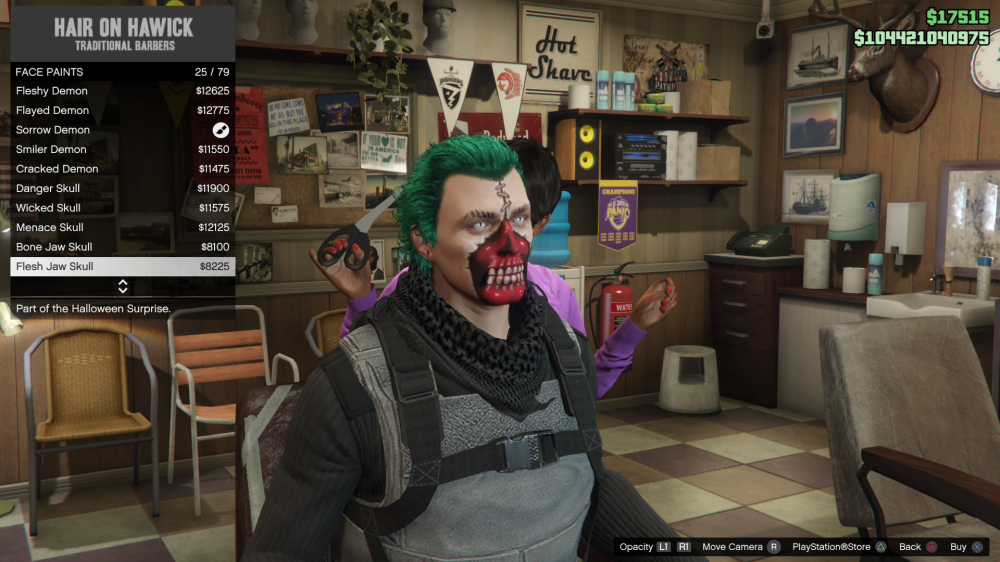Choose the Flayed Demon face paint
The width and height of the screenshot is (1000, 562).
coord(122,111)
